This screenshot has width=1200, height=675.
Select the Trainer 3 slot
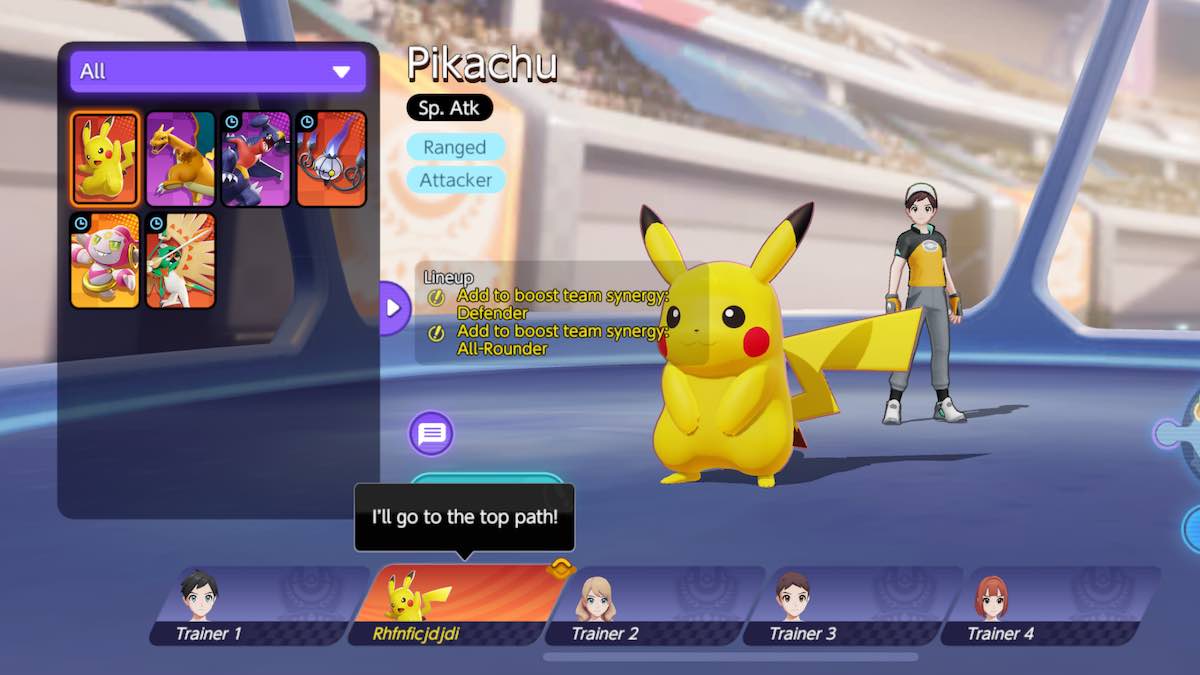(x=850, y=606)
